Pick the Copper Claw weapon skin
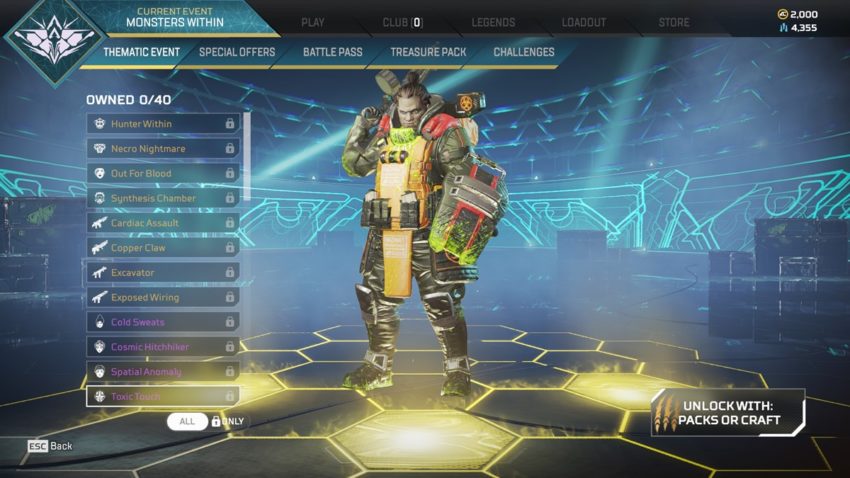Screen dimensions: 850x478 pyautogui.click(x=163, y=247)
